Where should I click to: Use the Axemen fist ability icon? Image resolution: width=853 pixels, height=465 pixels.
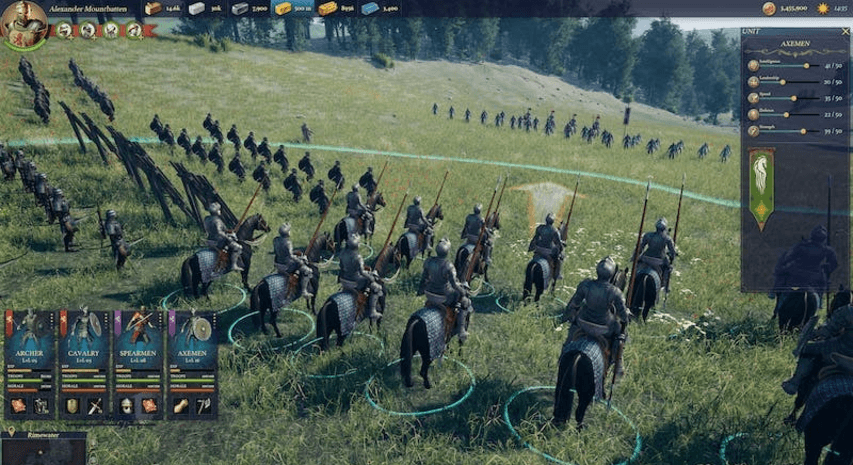pos(180,405)
